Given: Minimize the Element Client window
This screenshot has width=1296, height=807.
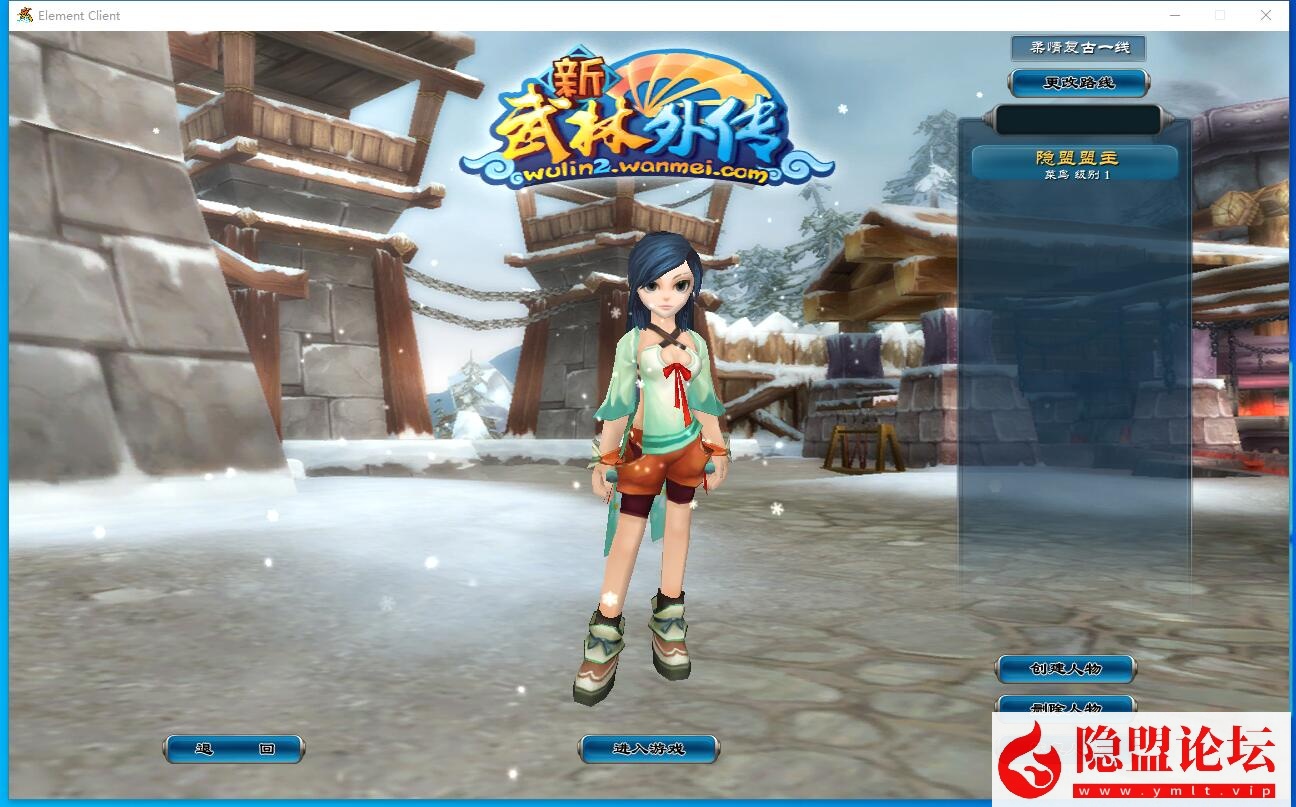Looking at the screenshot, I should pyautogui.click(x=1174, y=15).
